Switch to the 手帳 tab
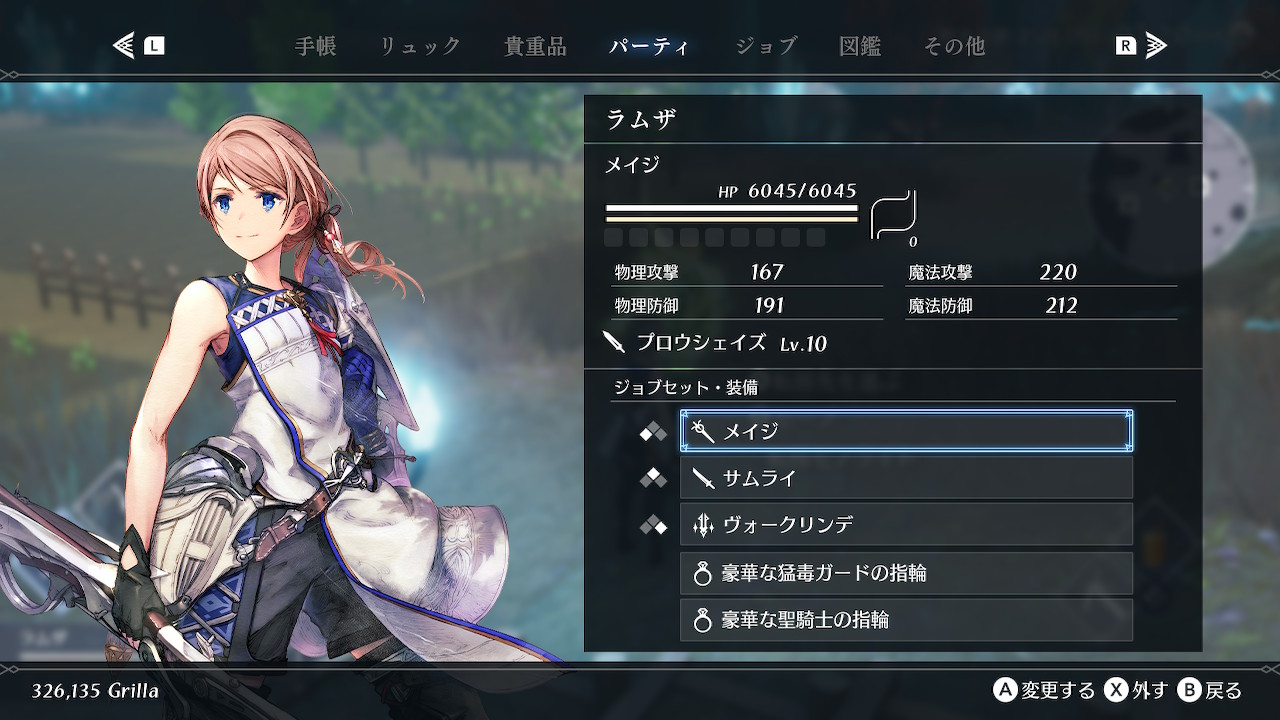The height and width of the screenshot is (720, 1280). (x=315, y=46)
